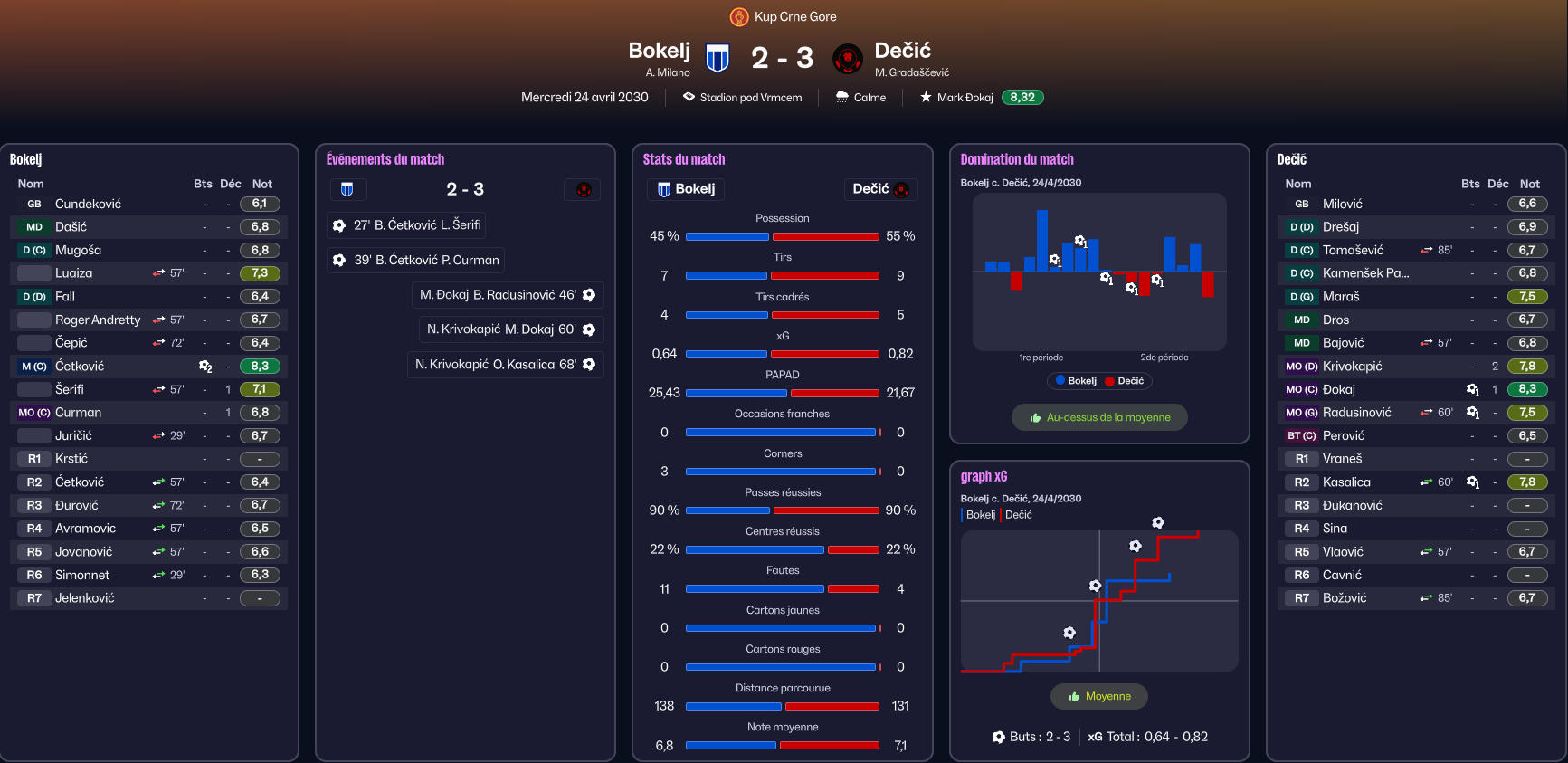Screen dimensions: 1568x763
Task: Select Curman in the Bokelj lineup
Action: (x=78, y=413)
